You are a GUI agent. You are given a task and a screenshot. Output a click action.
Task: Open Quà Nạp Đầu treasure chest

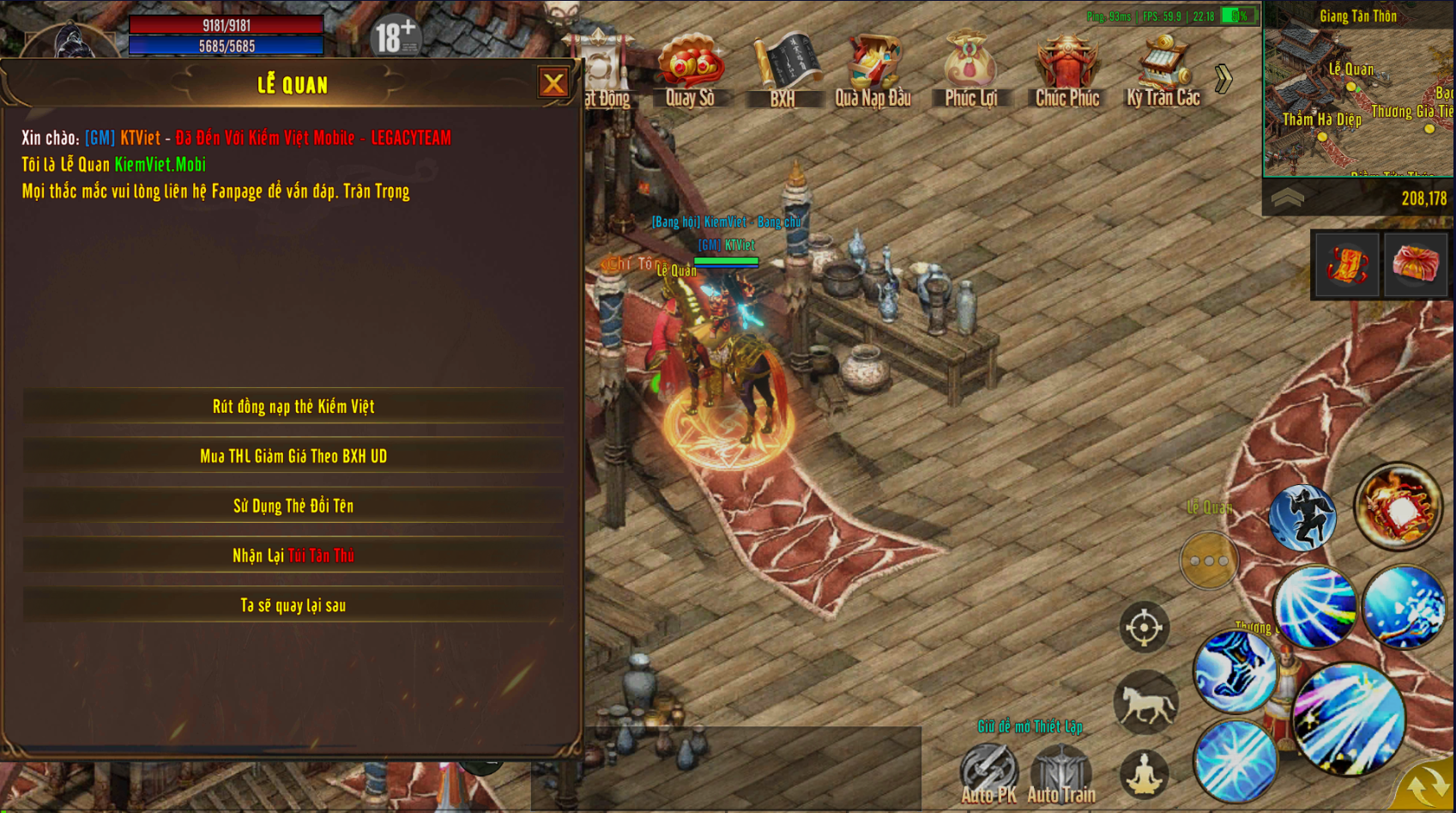click(x=873, y=70)
